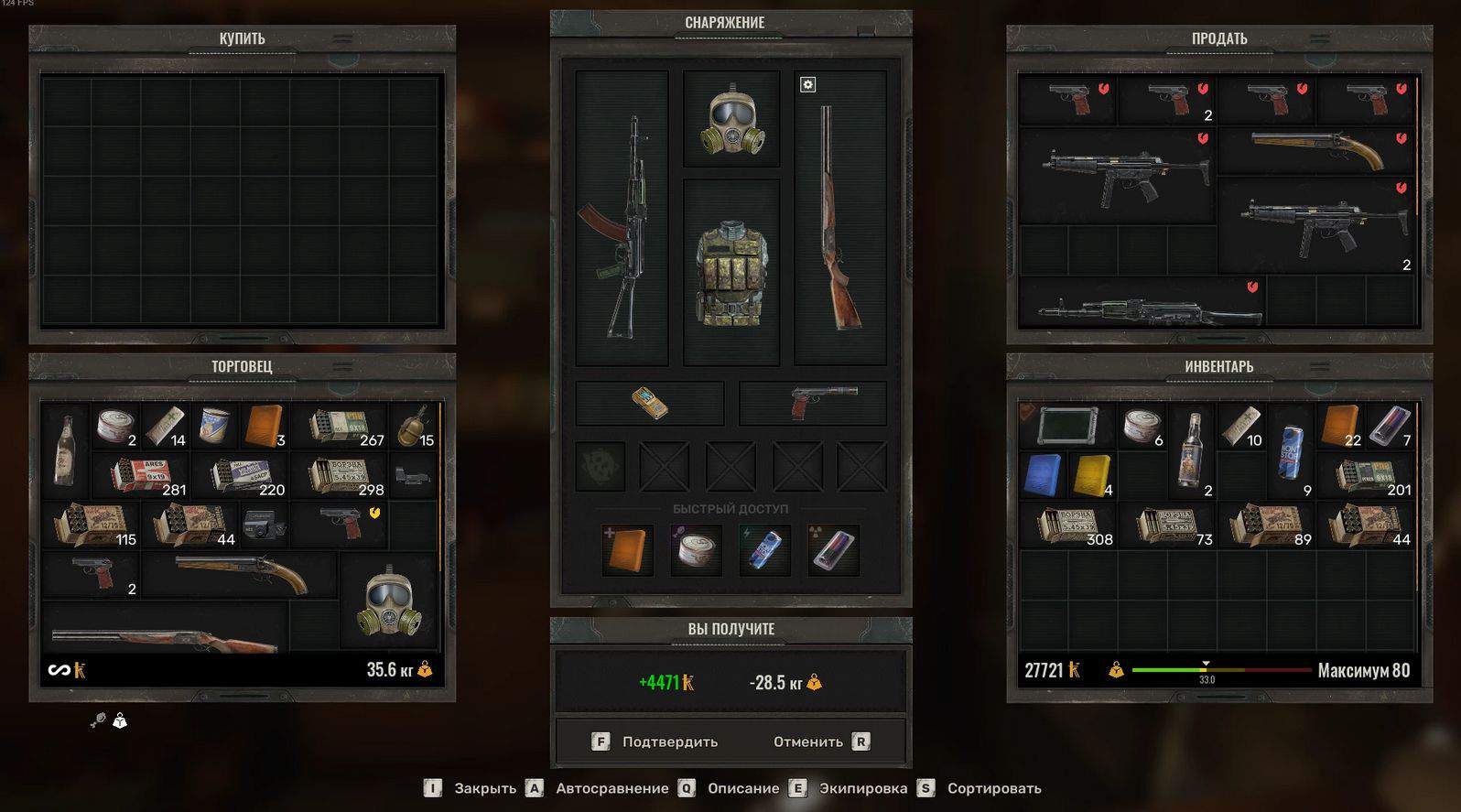Open the hamburger menu on the Продать panel
This screenshot has height=812, width=1461.
(x=1318, y=38)
